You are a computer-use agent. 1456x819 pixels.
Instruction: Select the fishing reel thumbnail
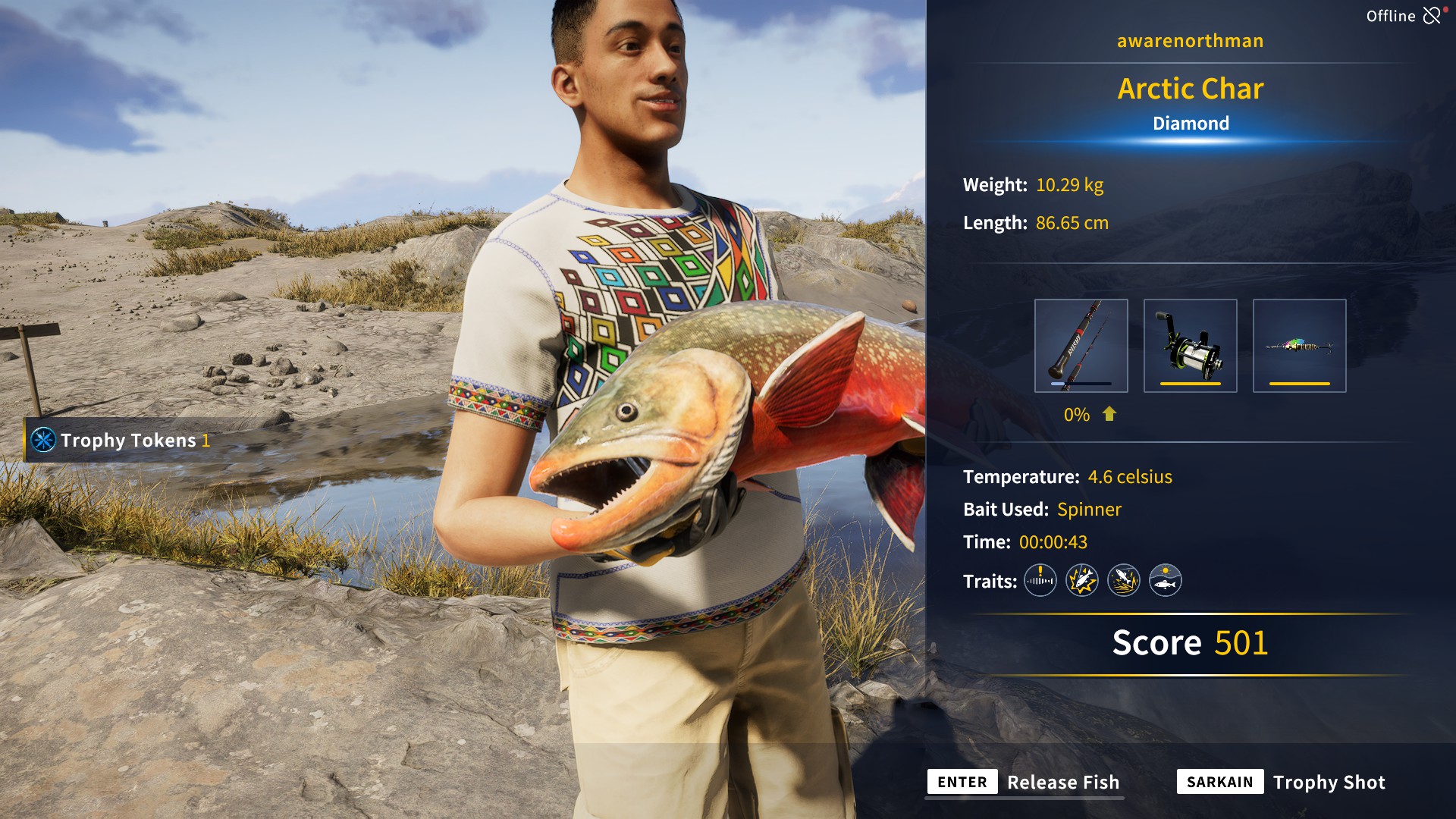pyautogui.click(x=1191, y=345)
